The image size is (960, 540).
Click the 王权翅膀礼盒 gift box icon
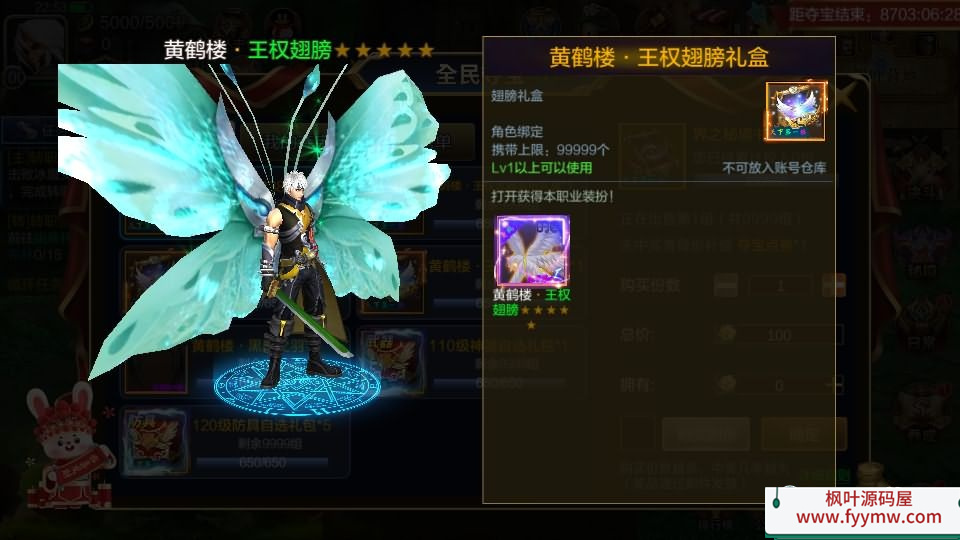pos(796,112)
